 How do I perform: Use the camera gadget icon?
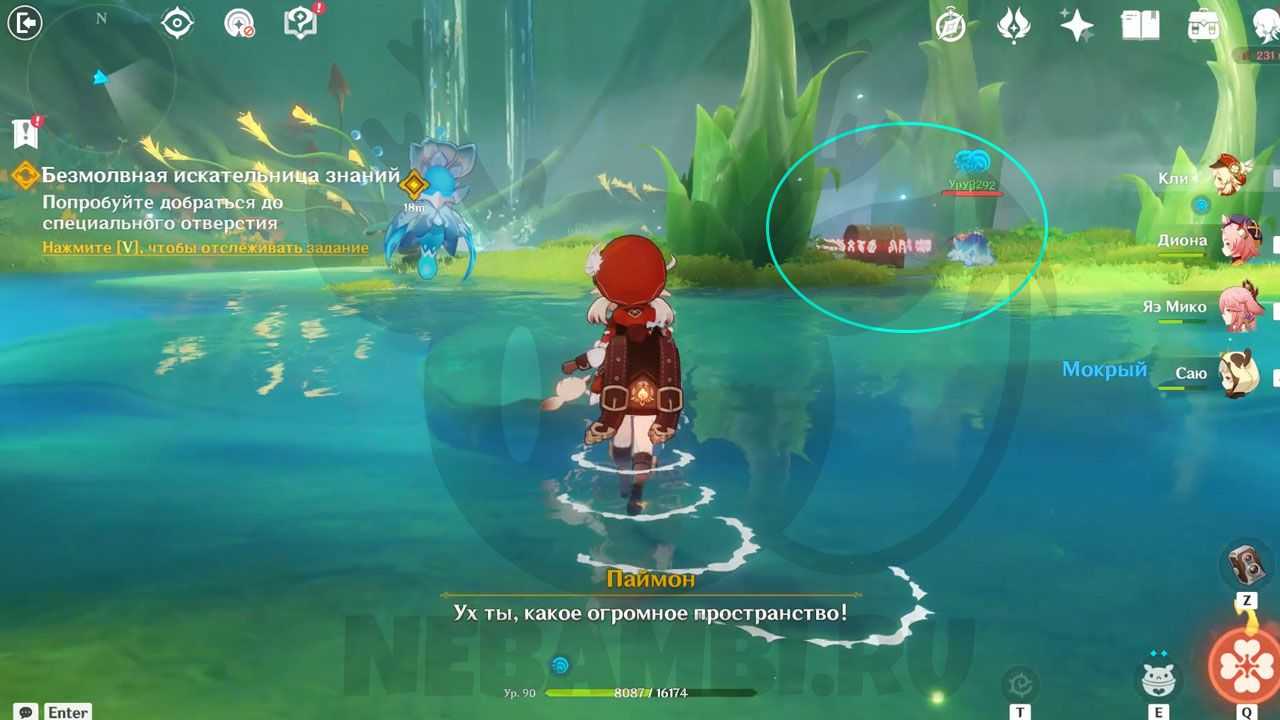[1246, 565]
